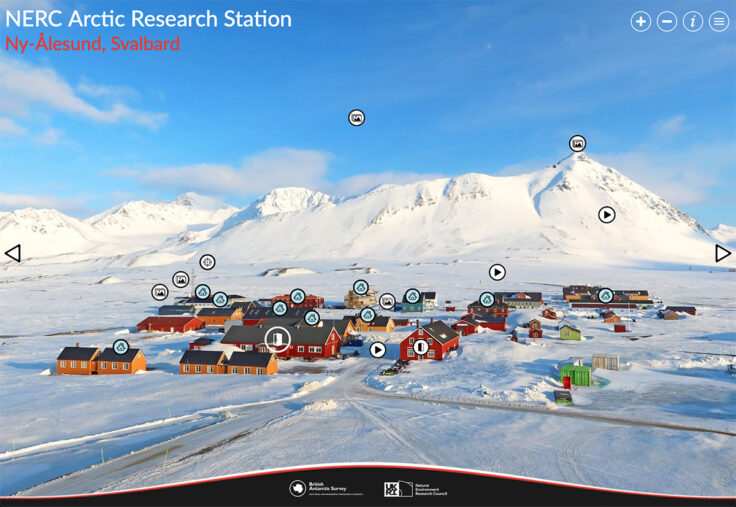
Task: Enter the door hotspot on the red house
Action: coord(421,347)
